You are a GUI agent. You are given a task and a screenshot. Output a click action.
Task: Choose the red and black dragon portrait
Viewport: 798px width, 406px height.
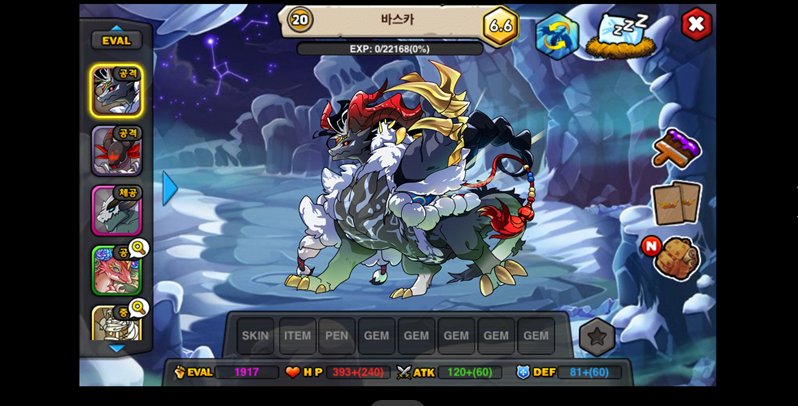[x=116, y=151]
